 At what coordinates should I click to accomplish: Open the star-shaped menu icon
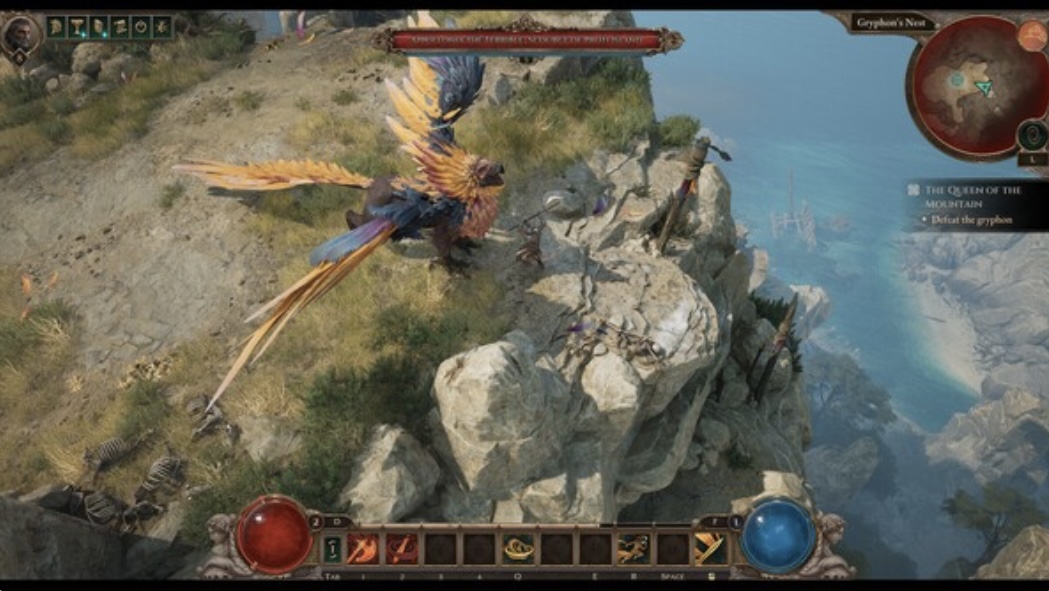pyautogui.click(x=162, y=27)
